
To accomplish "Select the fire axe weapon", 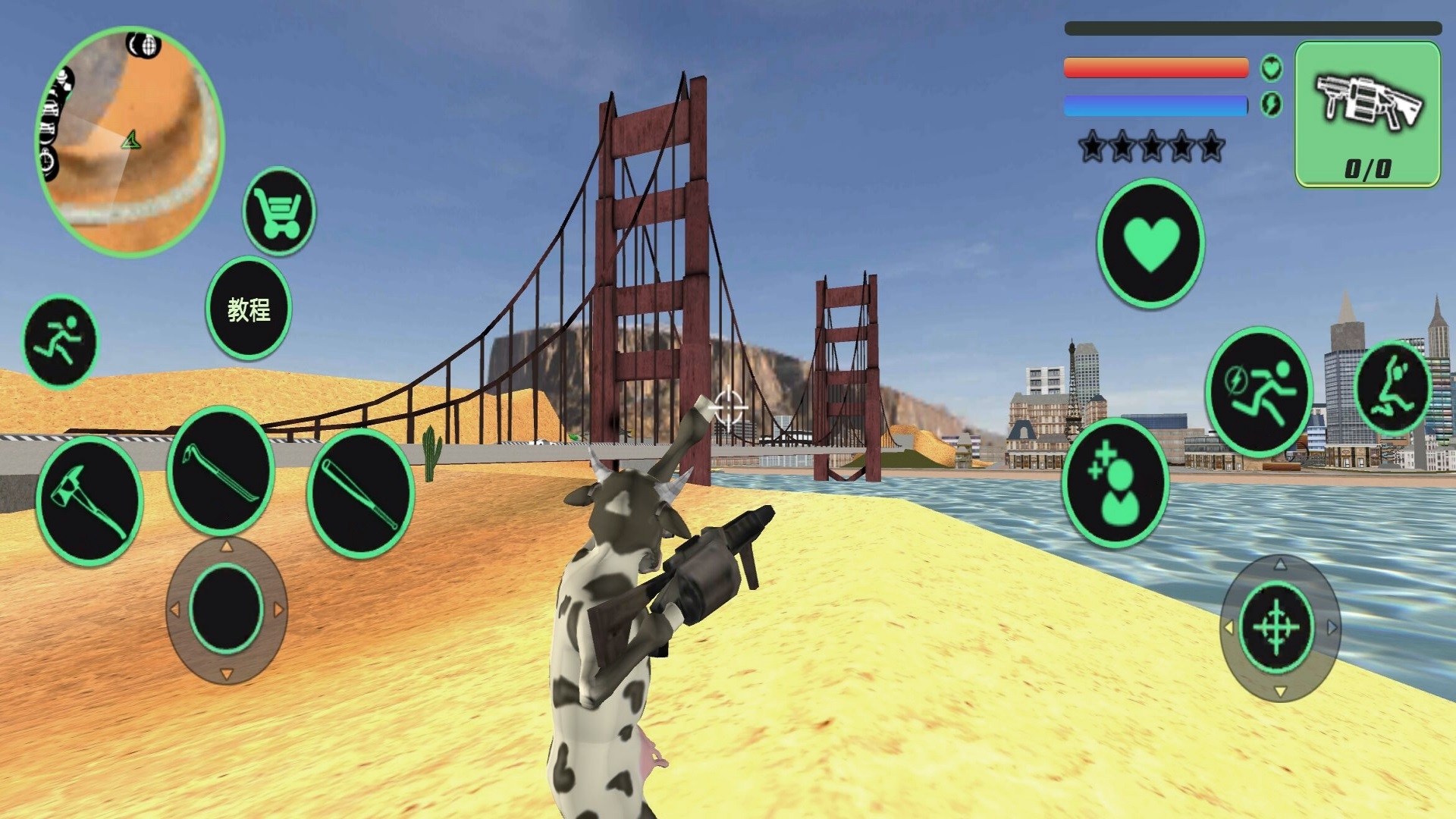I will 89,500.
